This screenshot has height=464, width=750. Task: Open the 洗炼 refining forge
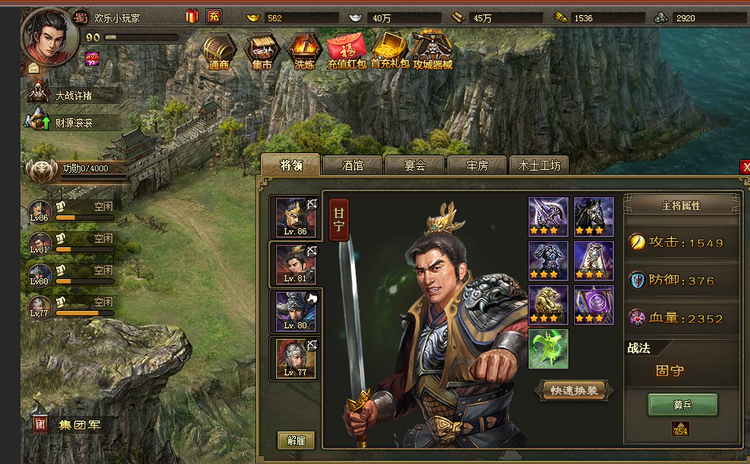(304, 50)
